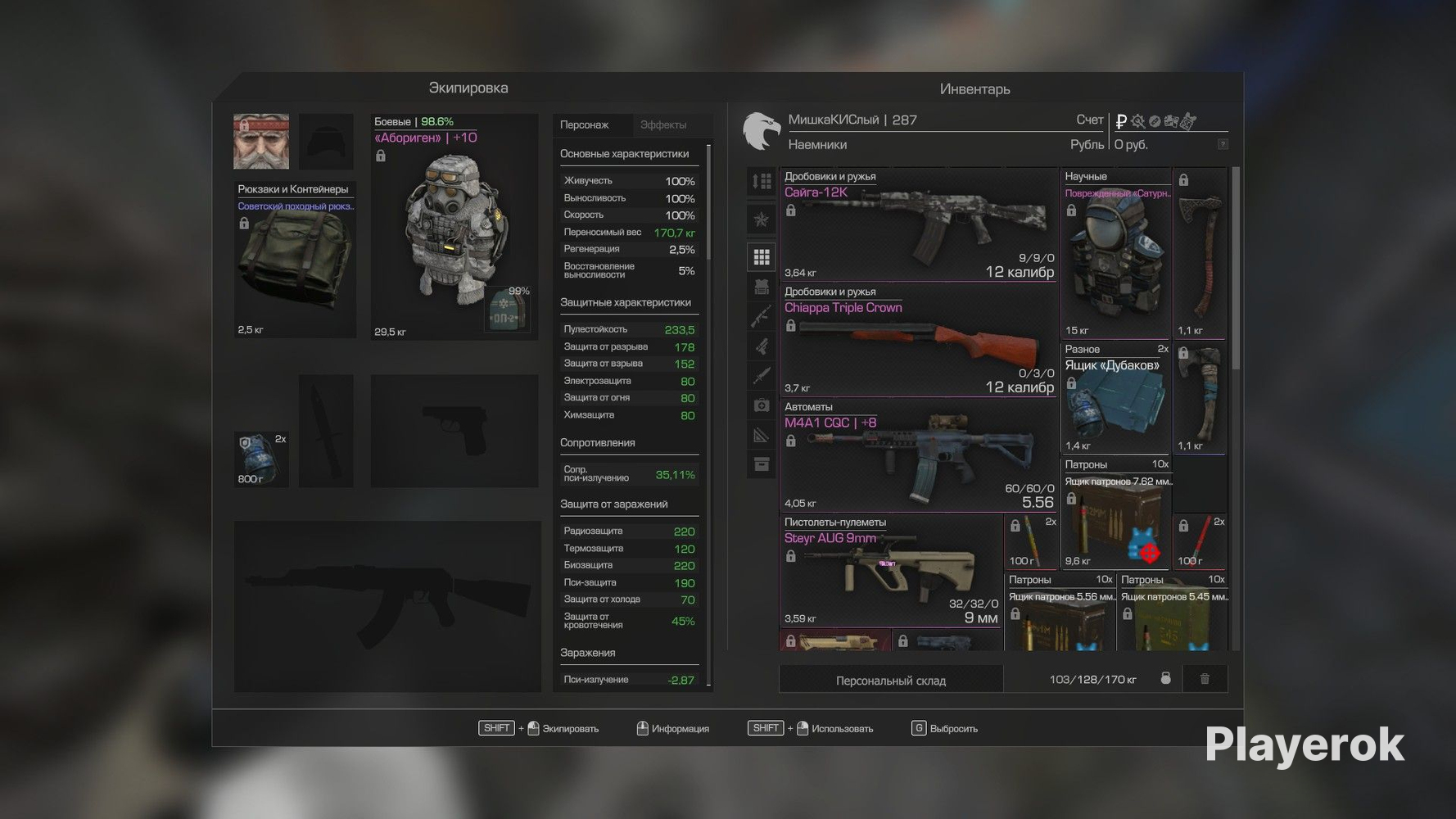The width and height of the screenshot is (1456, 819).
Task: Select the 7.62 mm ammo box
Action: pyautogui.click(x=1115, y=514)
